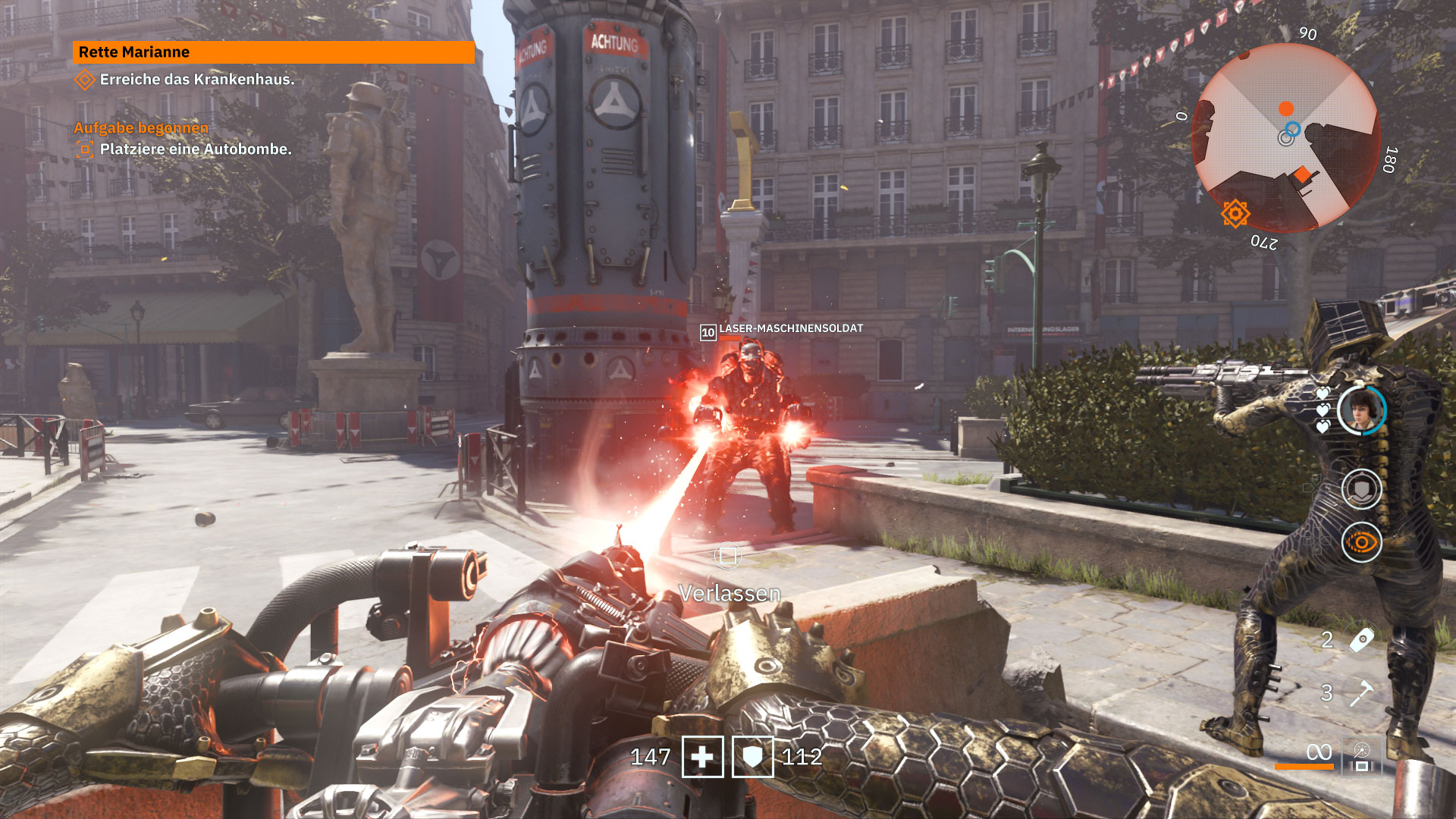Activate the orange eye ability icon
The height and width of the screenshot is (819, 1456).
(x=1361, y=543)
